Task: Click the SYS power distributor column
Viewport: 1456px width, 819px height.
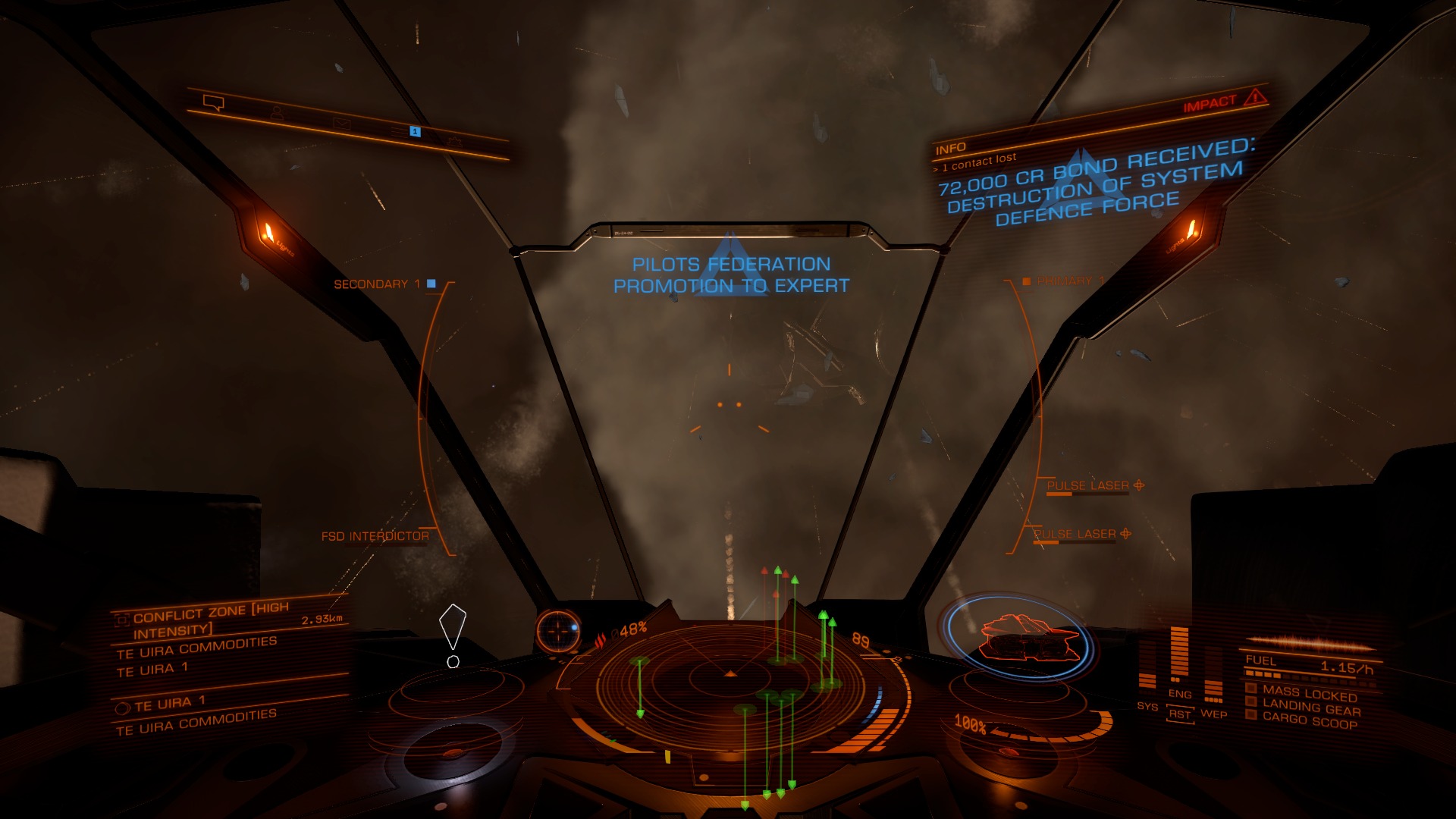Action: [1147, 676]
